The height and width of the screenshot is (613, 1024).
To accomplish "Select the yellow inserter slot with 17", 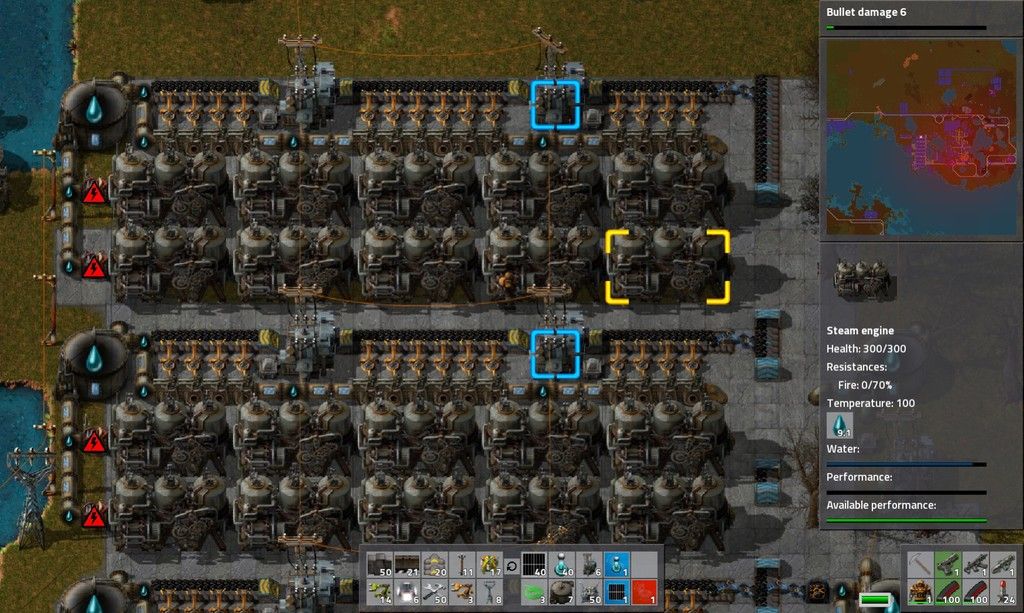I will click(x=491, y=565).
